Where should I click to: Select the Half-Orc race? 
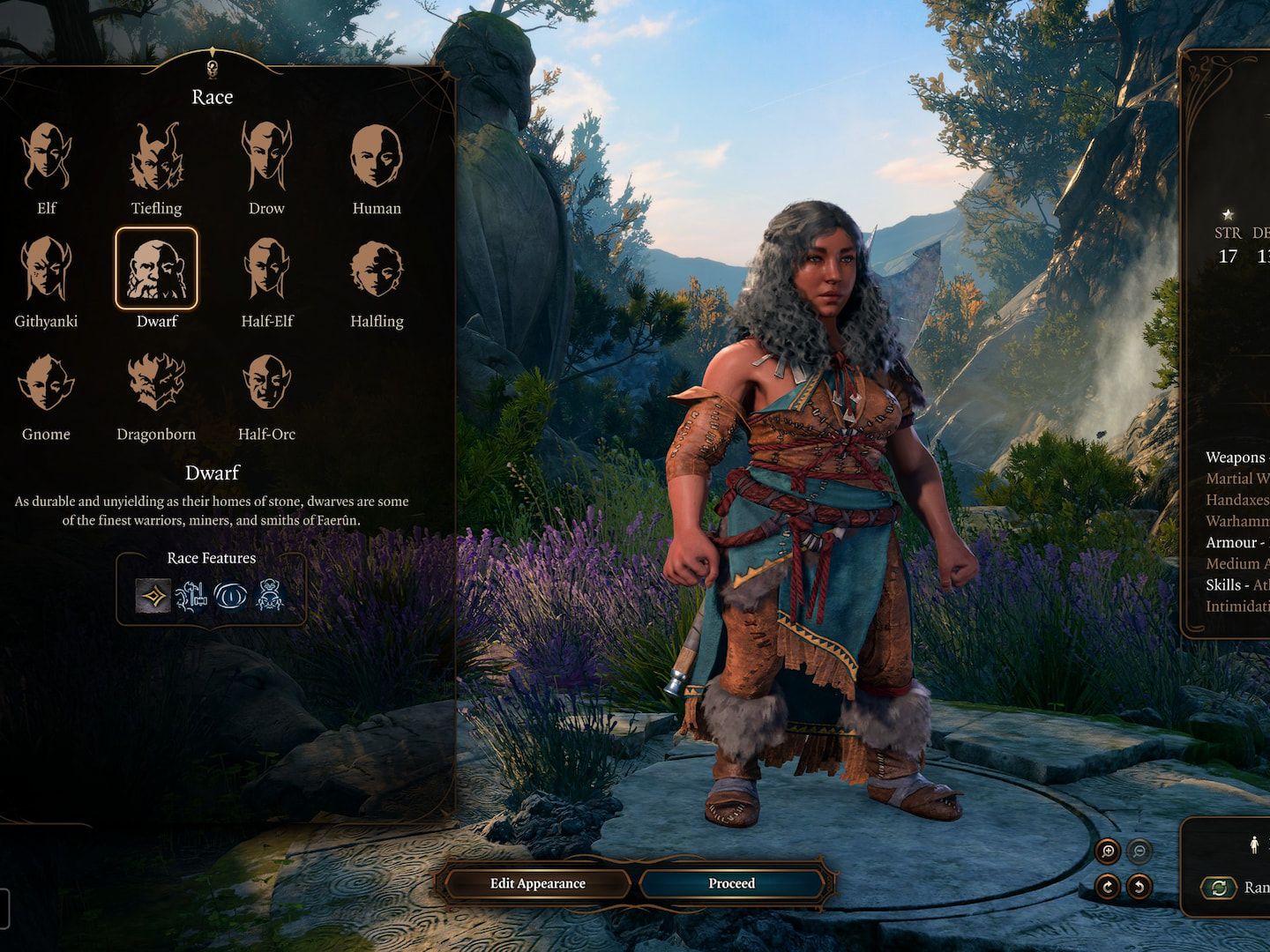coord(266,383)
